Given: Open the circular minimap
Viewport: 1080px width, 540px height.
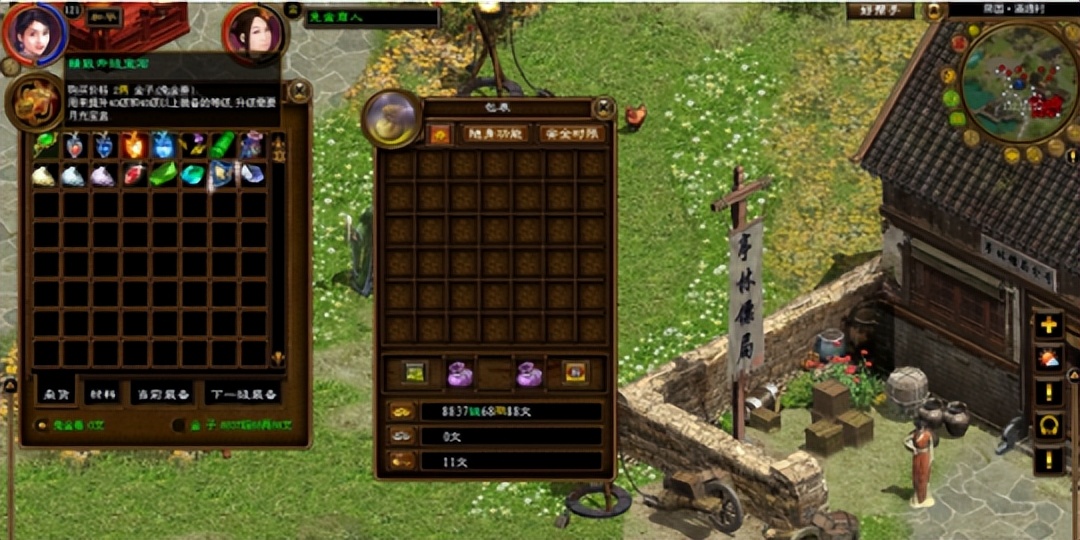Looking at the screenshot, I should coord(1018,83).
